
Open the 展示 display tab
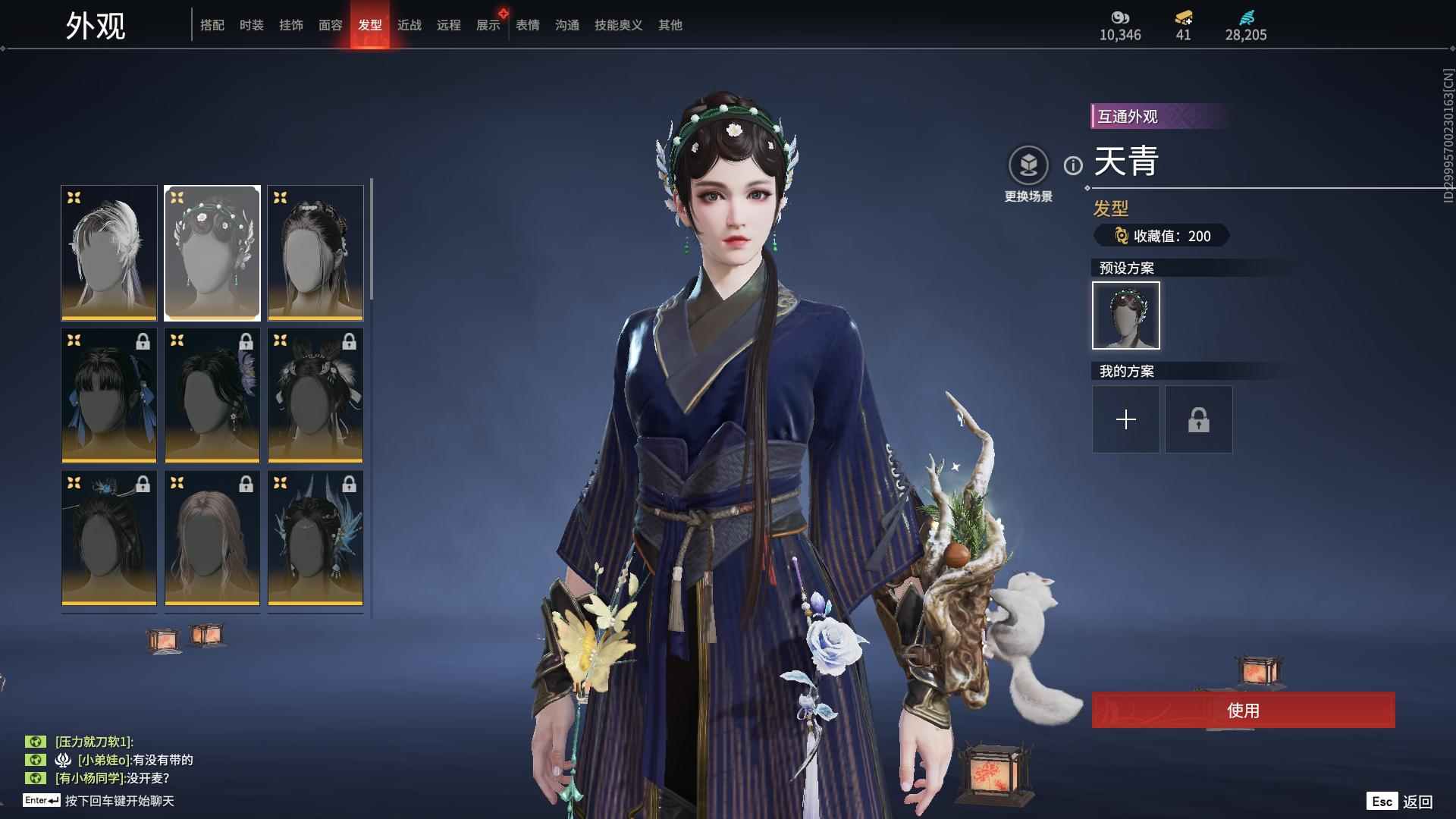click(488, 25)
